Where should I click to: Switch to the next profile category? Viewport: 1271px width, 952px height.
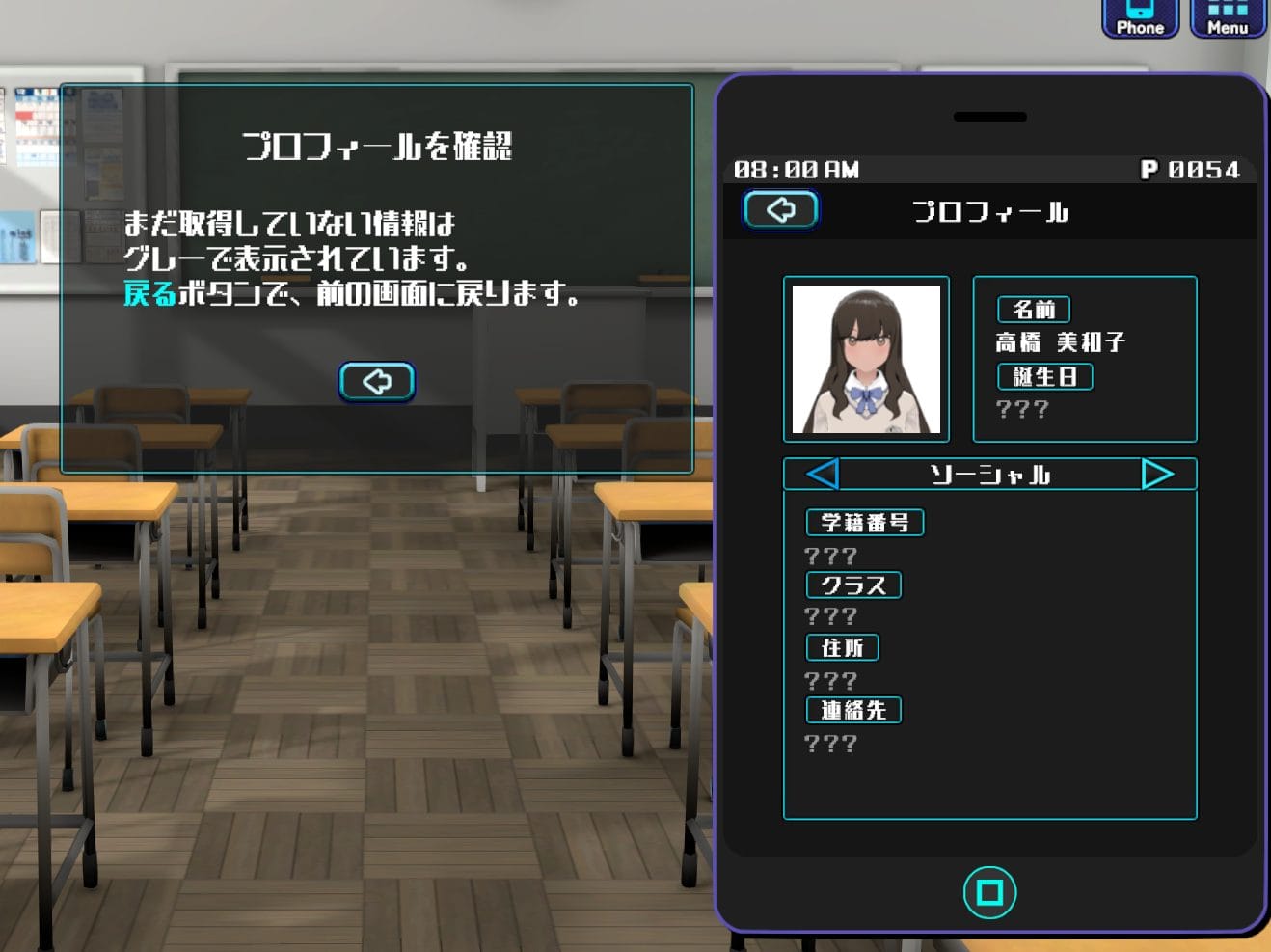coord(1157,474)
